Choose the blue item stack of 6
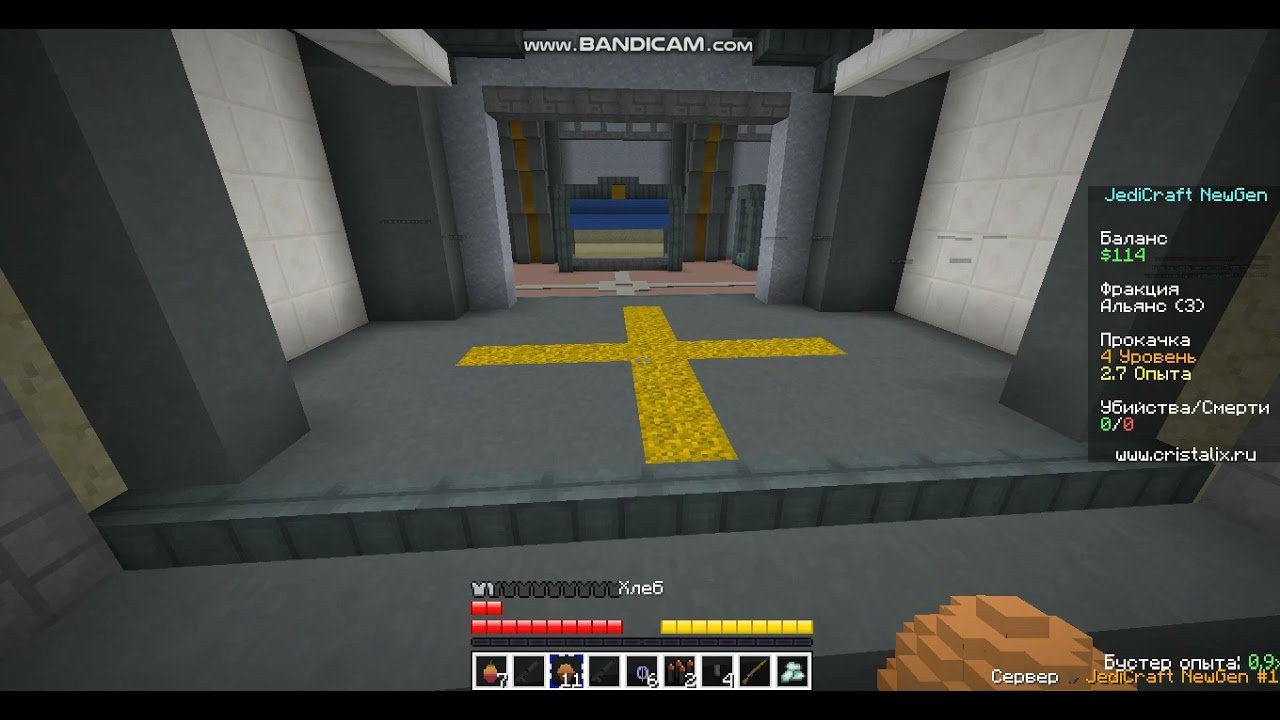Image resolution: width=1280 pixels, height=720 pixels. [x=642, y=672]
